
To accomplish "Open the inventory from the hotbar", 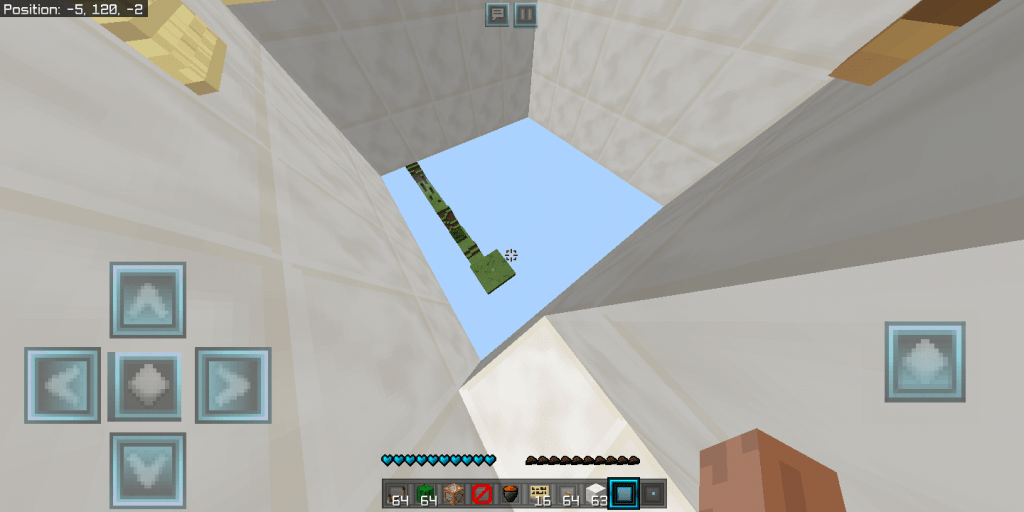I will (654, 493).
